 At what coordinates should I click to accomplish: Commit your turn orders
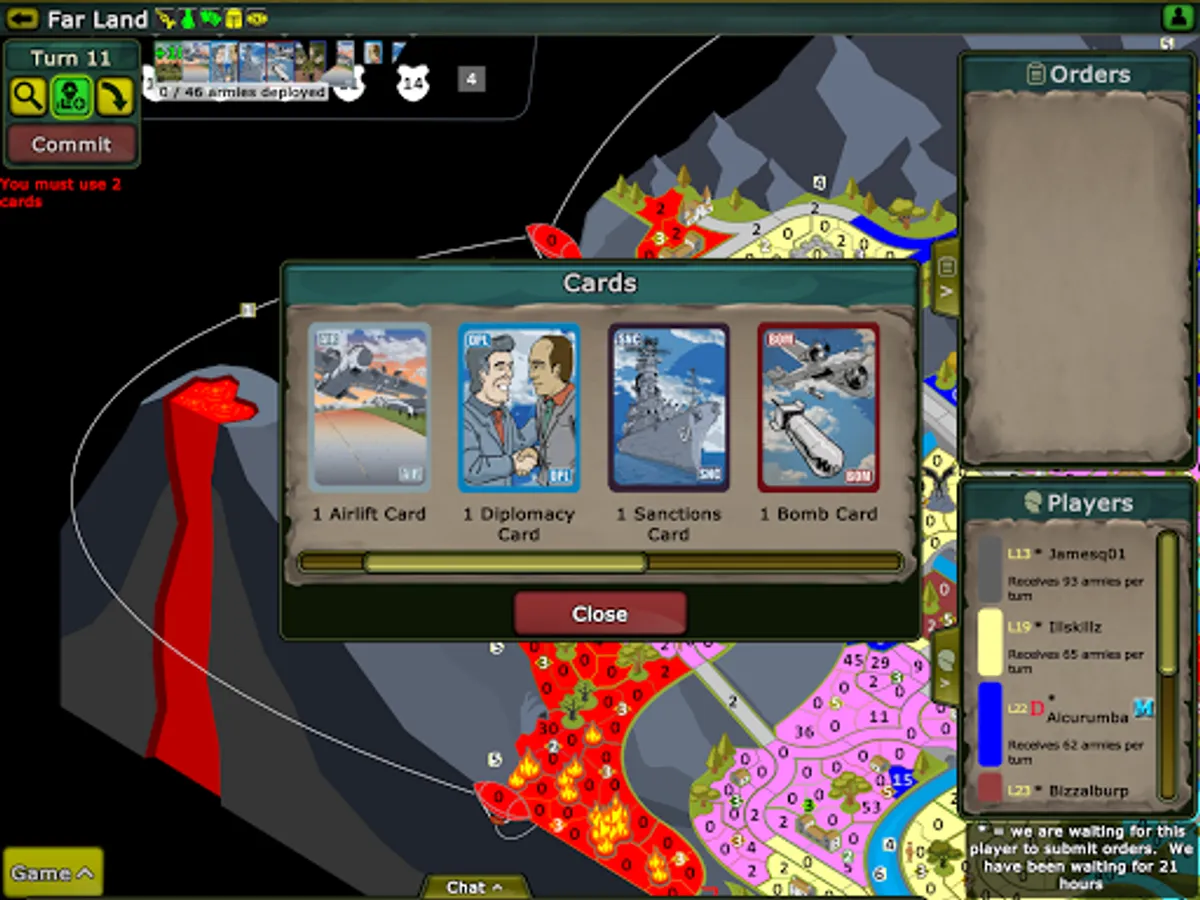[71, 144]
